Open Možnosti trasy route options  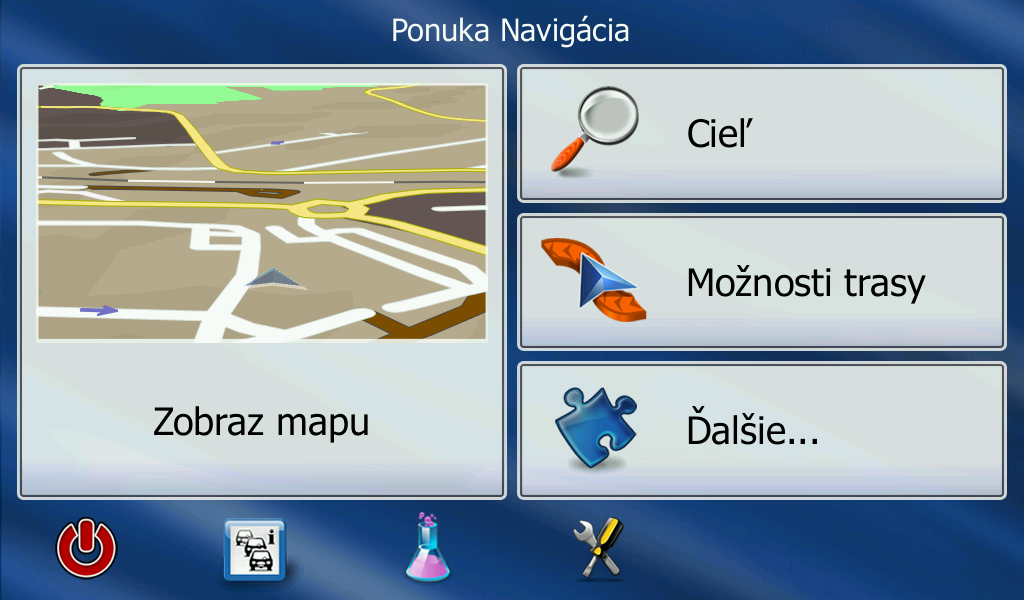tap(761, 282)
